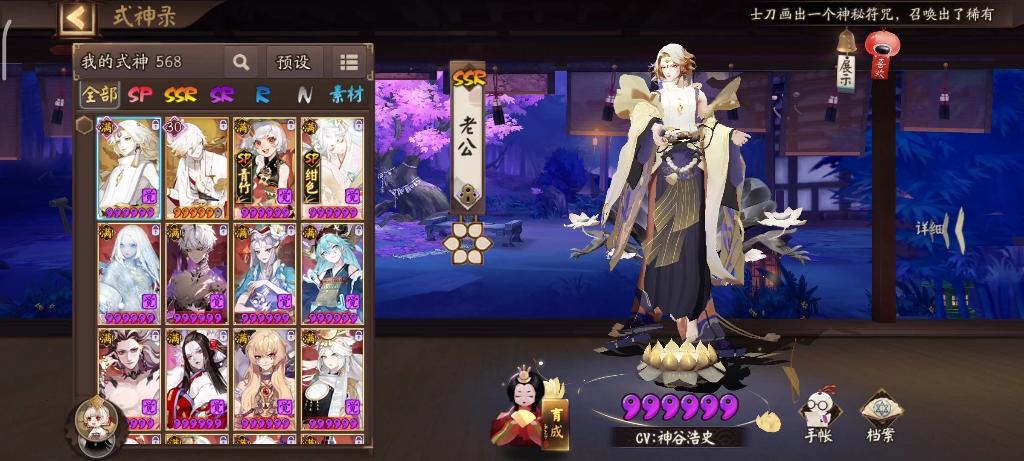The image size is (1024, 461).
Task: Pick the teal-haired shikigami card
Action: 332,273
